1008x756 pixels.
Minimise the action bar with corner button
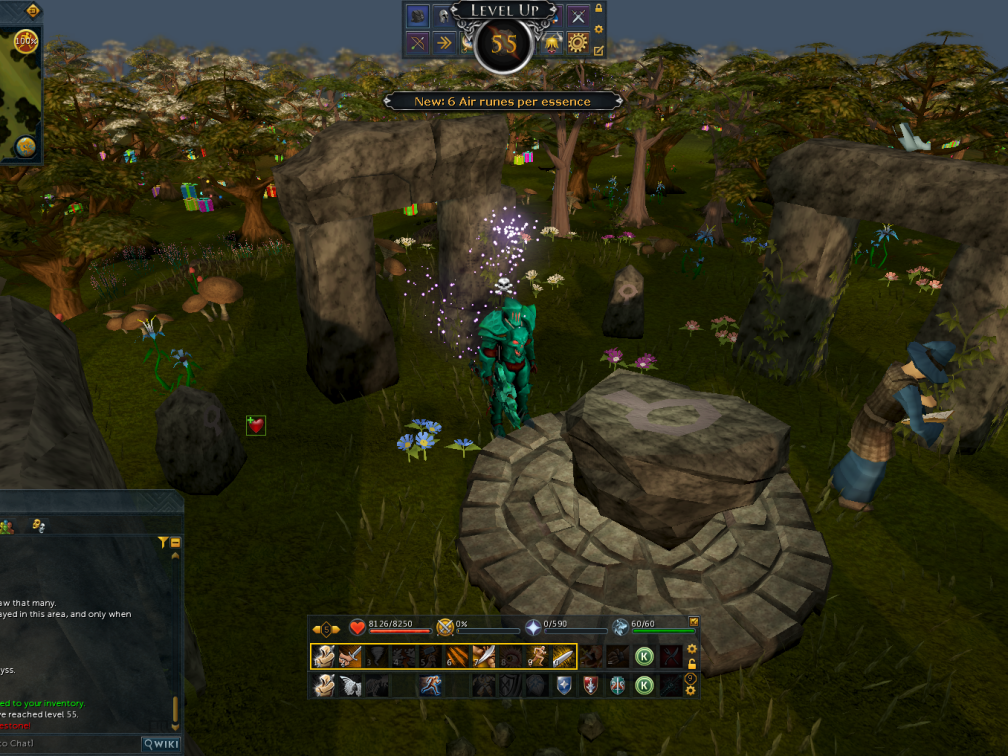[694, 622]
